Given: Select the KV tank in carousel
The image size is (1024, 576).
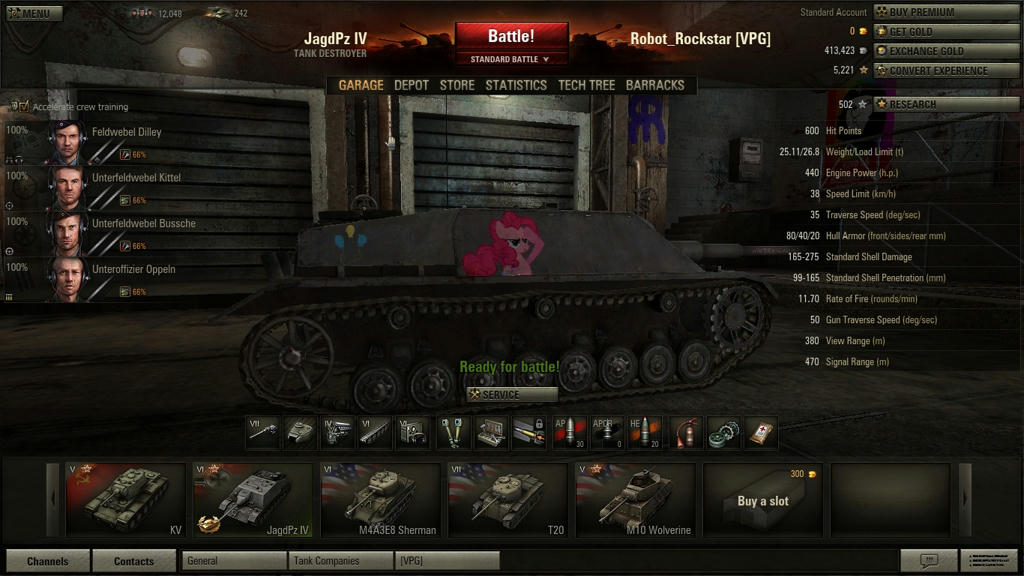Looking at the screenshot, I should coord(125,499).
